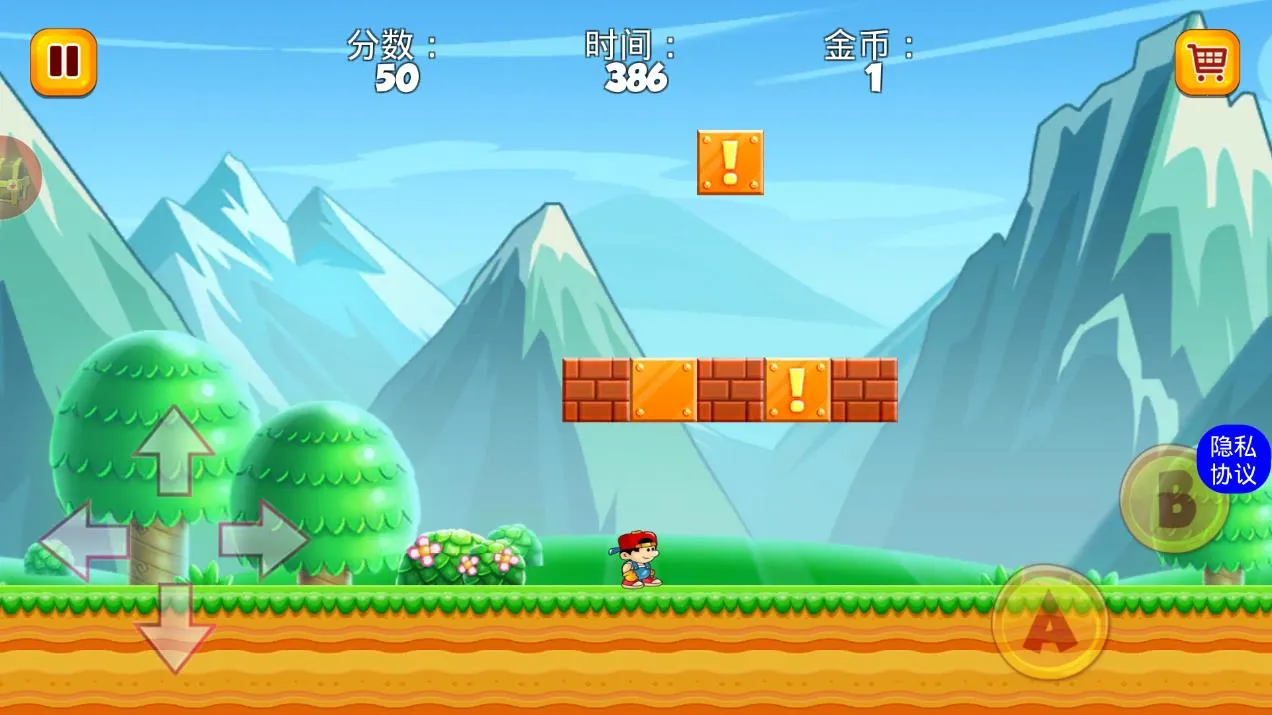The width and height of the screenshot is (1272, 715).
Task: Tap the down arrow on the d-pad
Action: 174,627
